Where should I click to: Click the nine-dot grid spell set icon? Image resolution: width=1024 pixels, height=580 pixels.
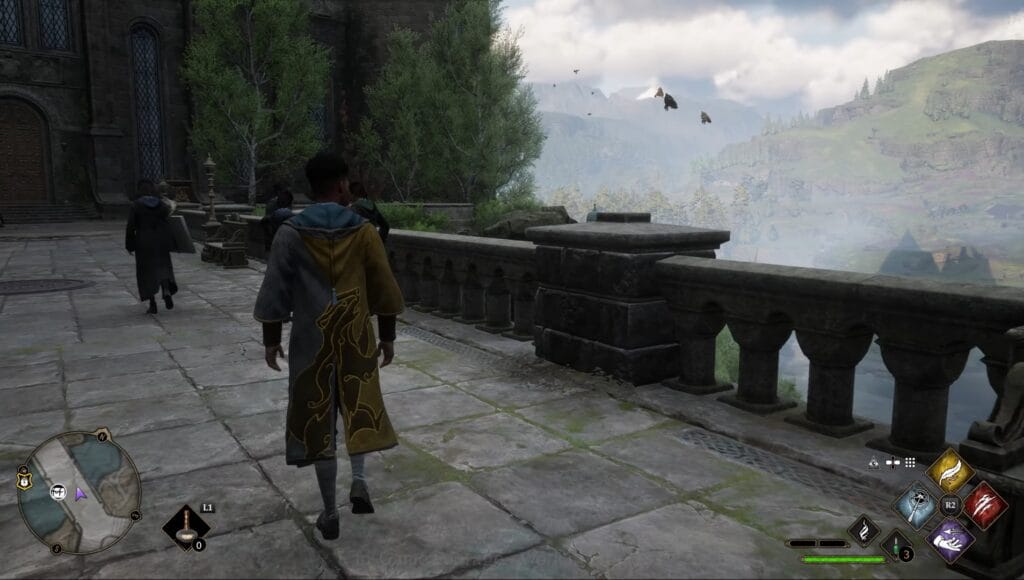pos(910,463)
